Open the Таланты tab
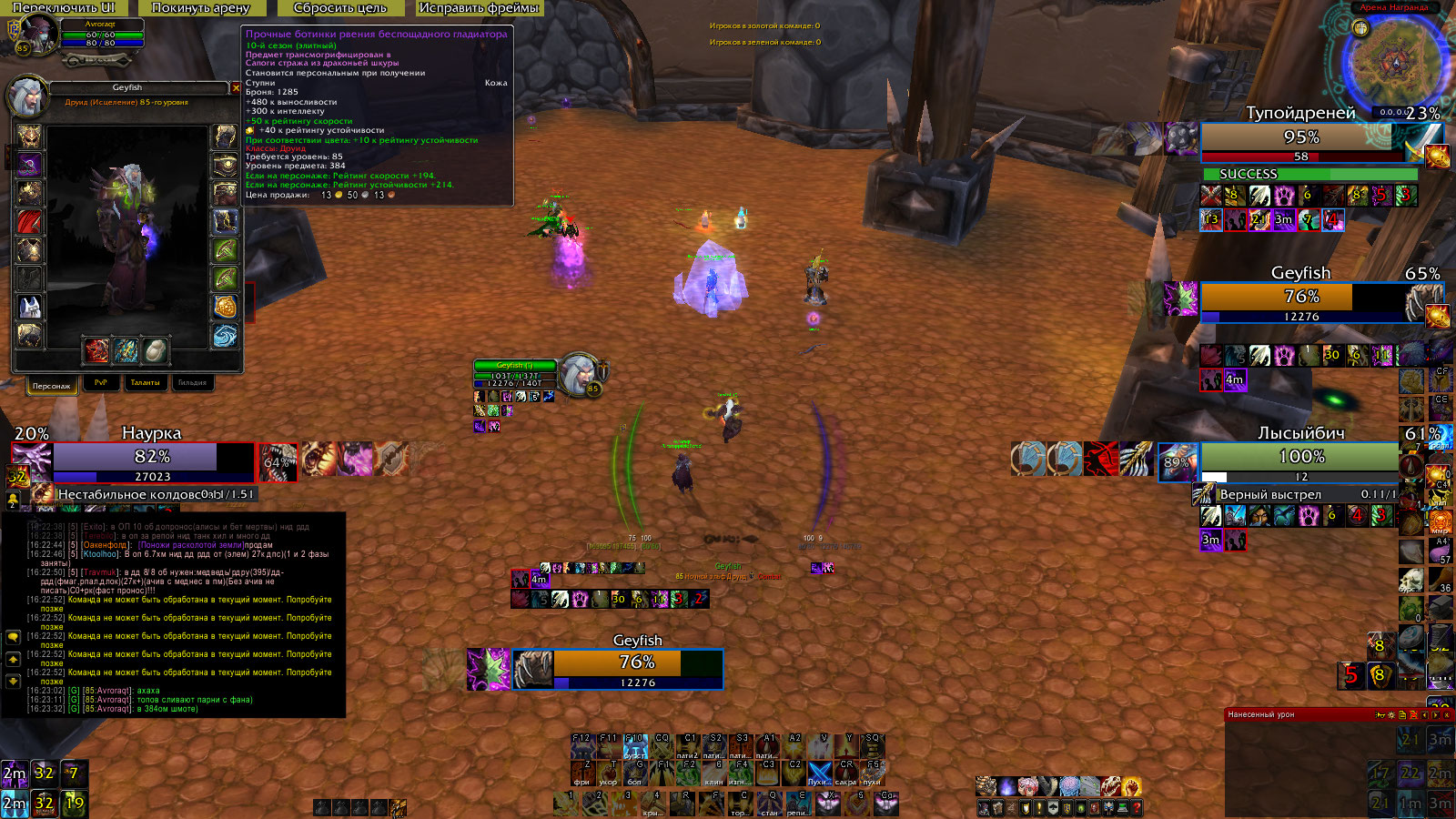The image size is (1456, 819). 145,383
